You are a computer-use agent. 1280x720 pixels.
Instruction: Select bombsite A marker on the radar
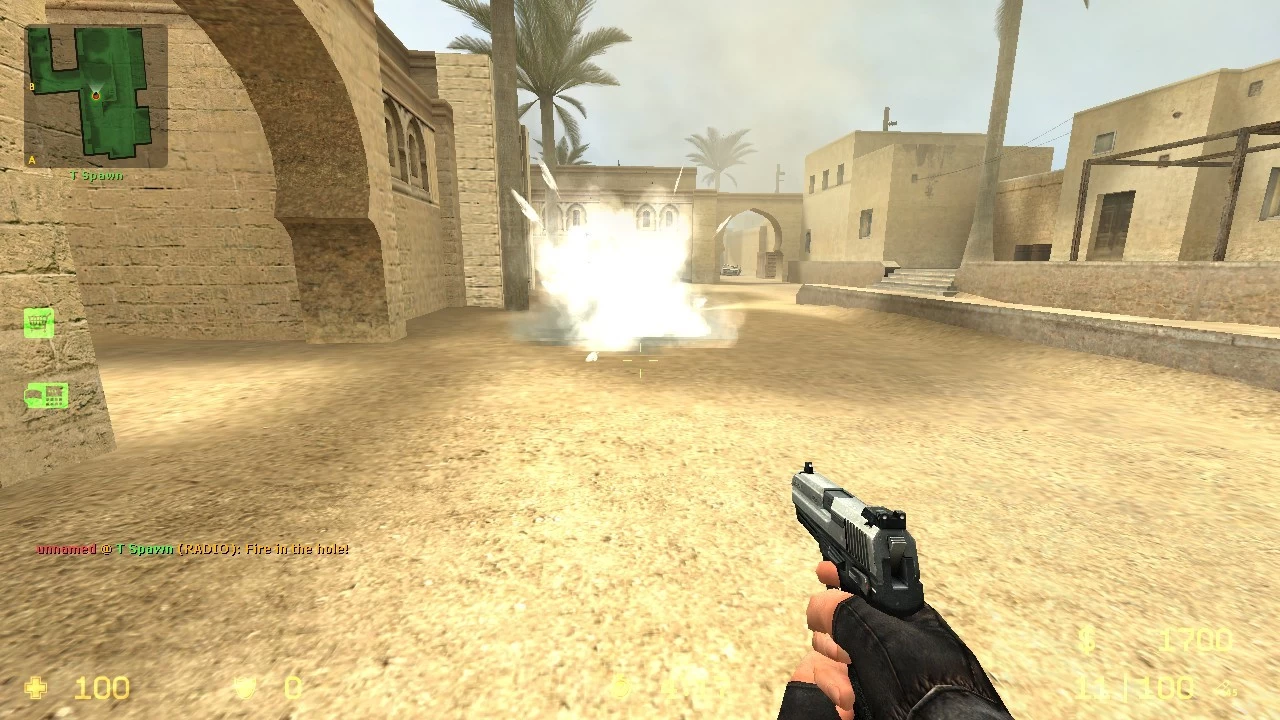32,157
